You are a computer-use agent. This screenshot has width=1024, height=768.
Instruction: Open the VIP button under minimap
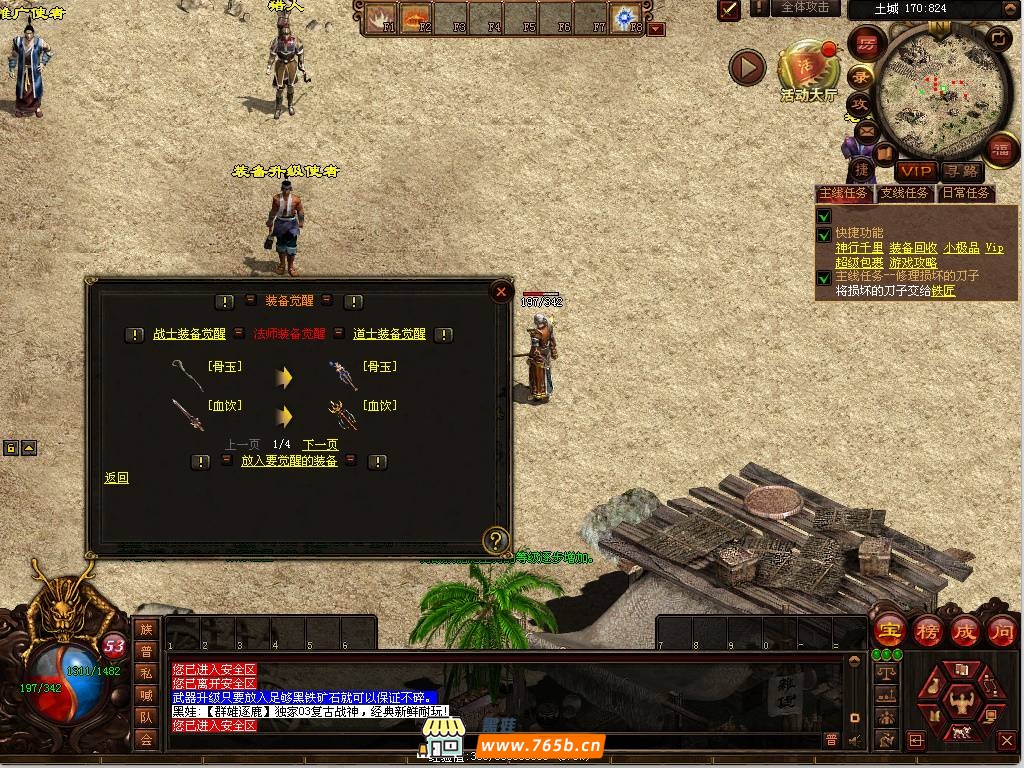[915, 172]
